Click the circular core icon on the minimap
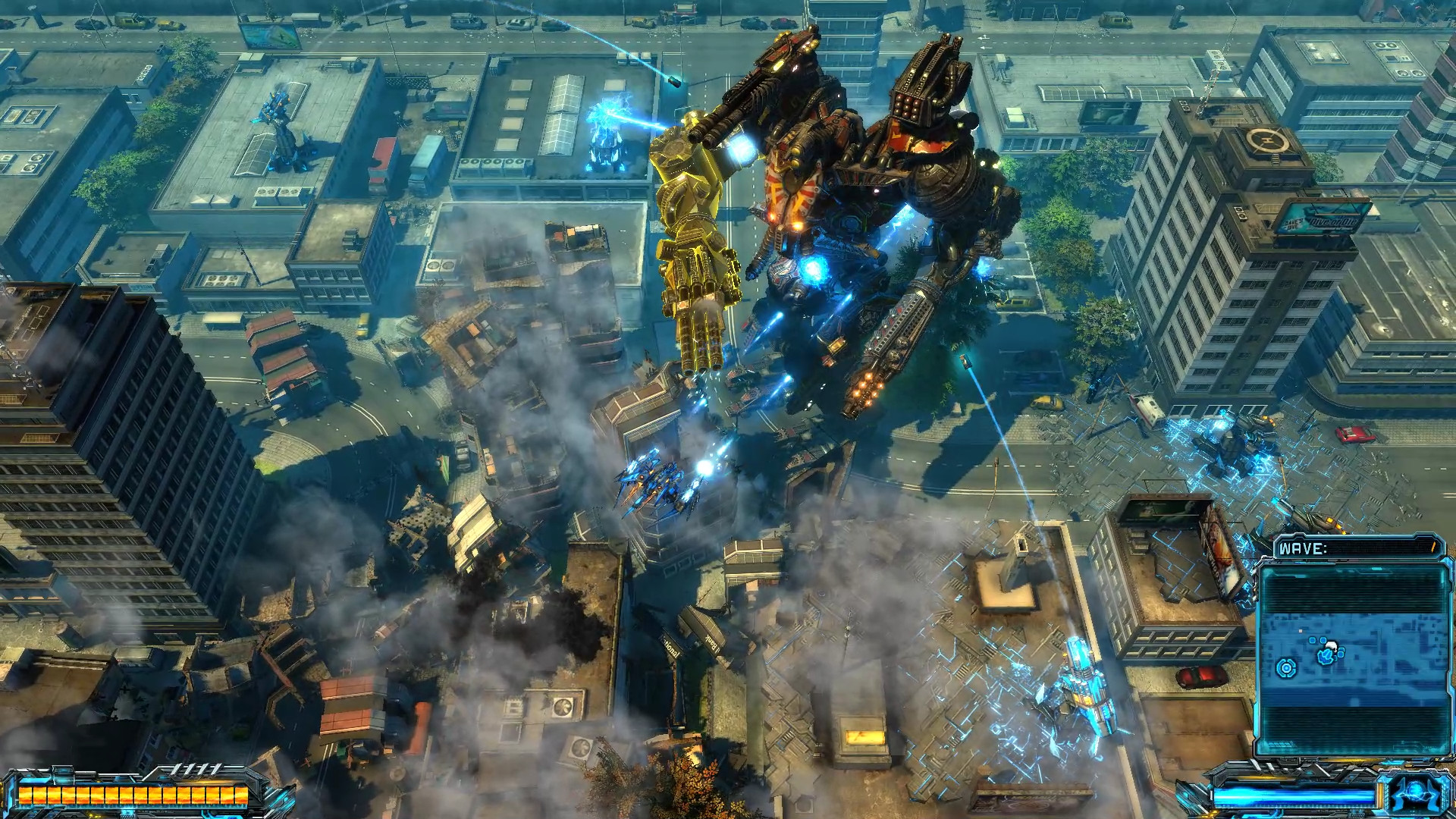This screenshot has width=1456, height=819. [1286, 669]
